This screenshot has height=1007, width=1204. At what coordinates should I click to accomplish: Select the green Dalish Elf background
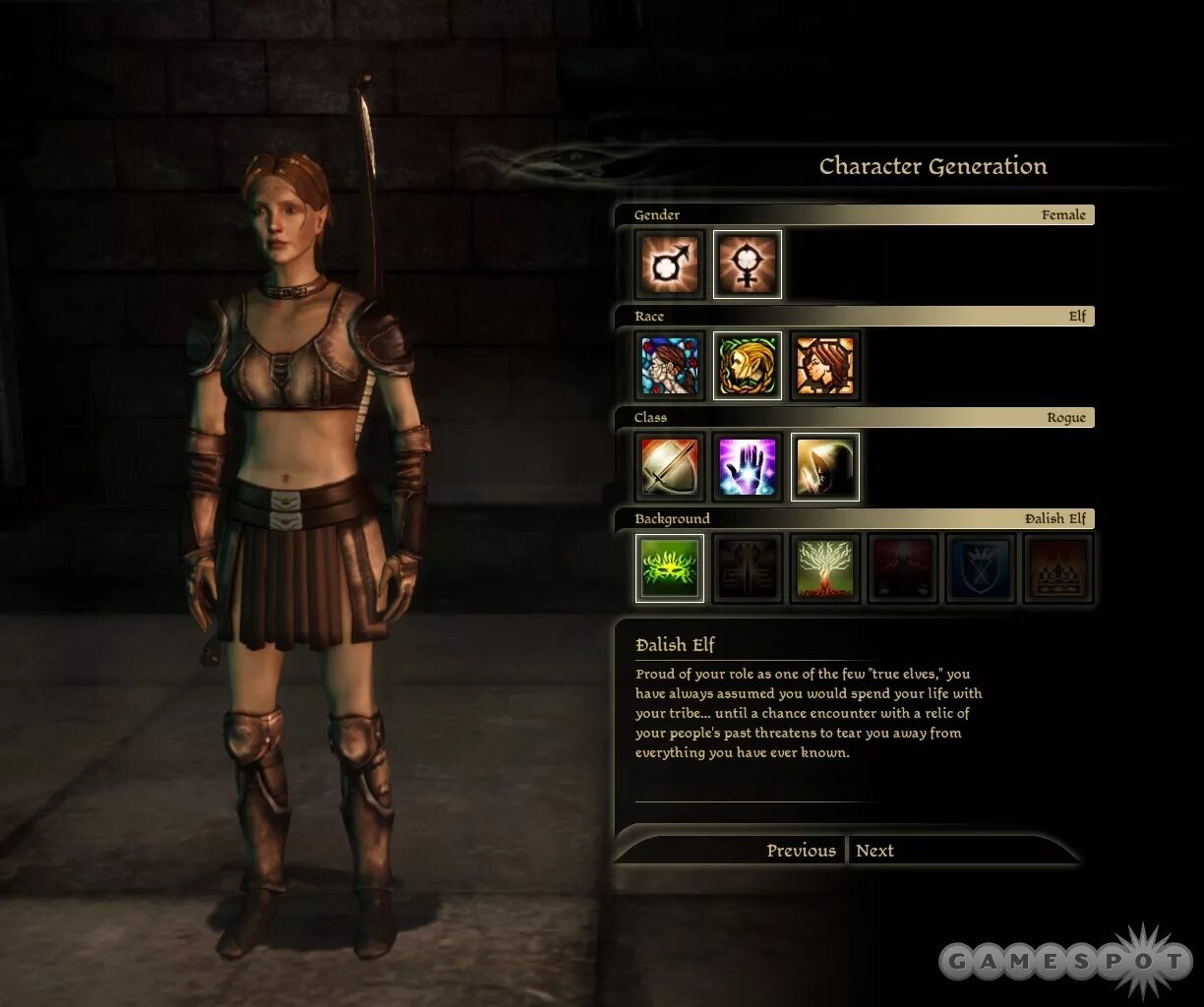(670, 568)
